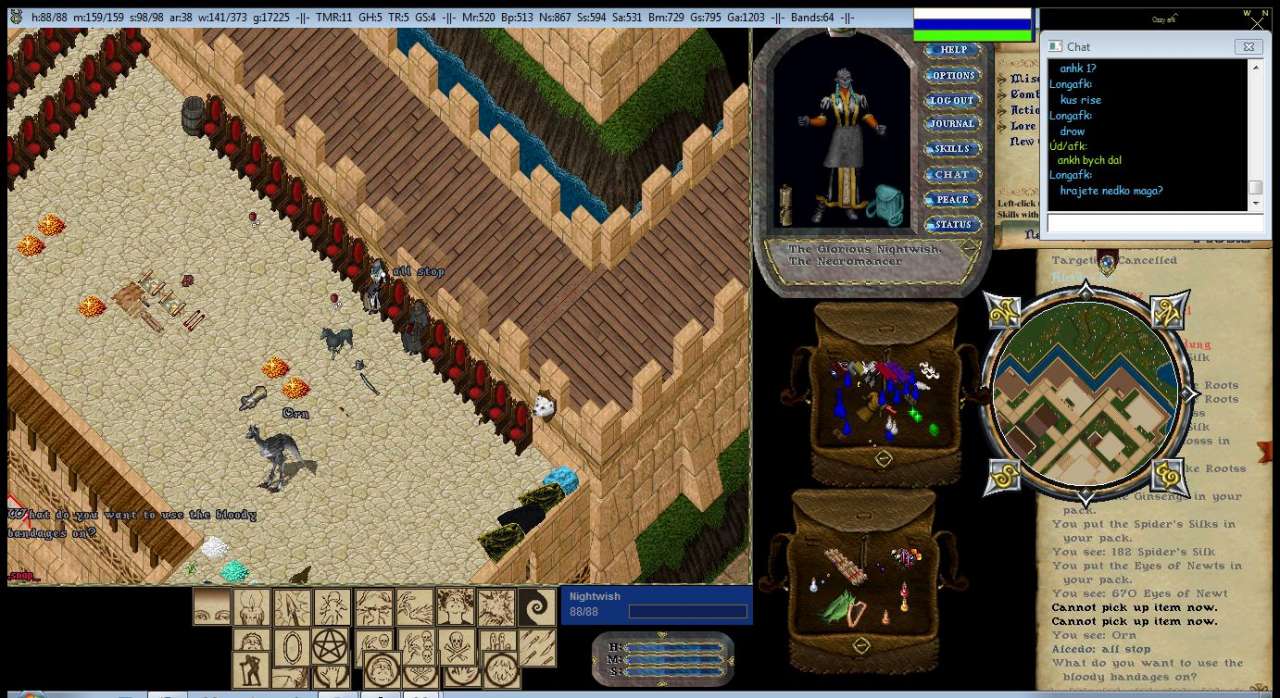The image size is (1280, 698).
Task: Open the Journal from the paperdoll
Action: click(952, 124)
